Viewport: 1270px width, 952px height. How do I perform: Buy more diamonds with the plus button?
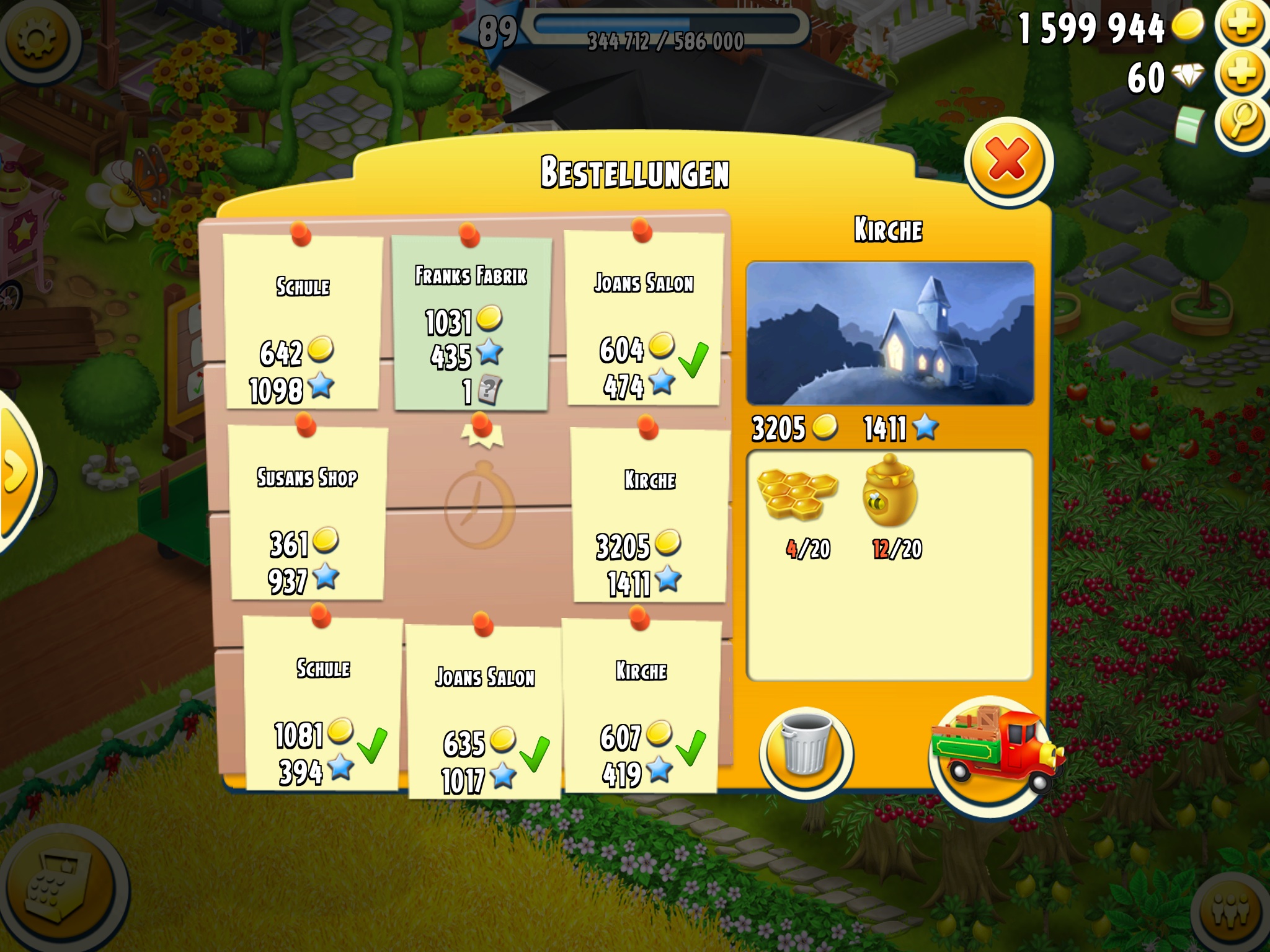tap(1241, 74)
